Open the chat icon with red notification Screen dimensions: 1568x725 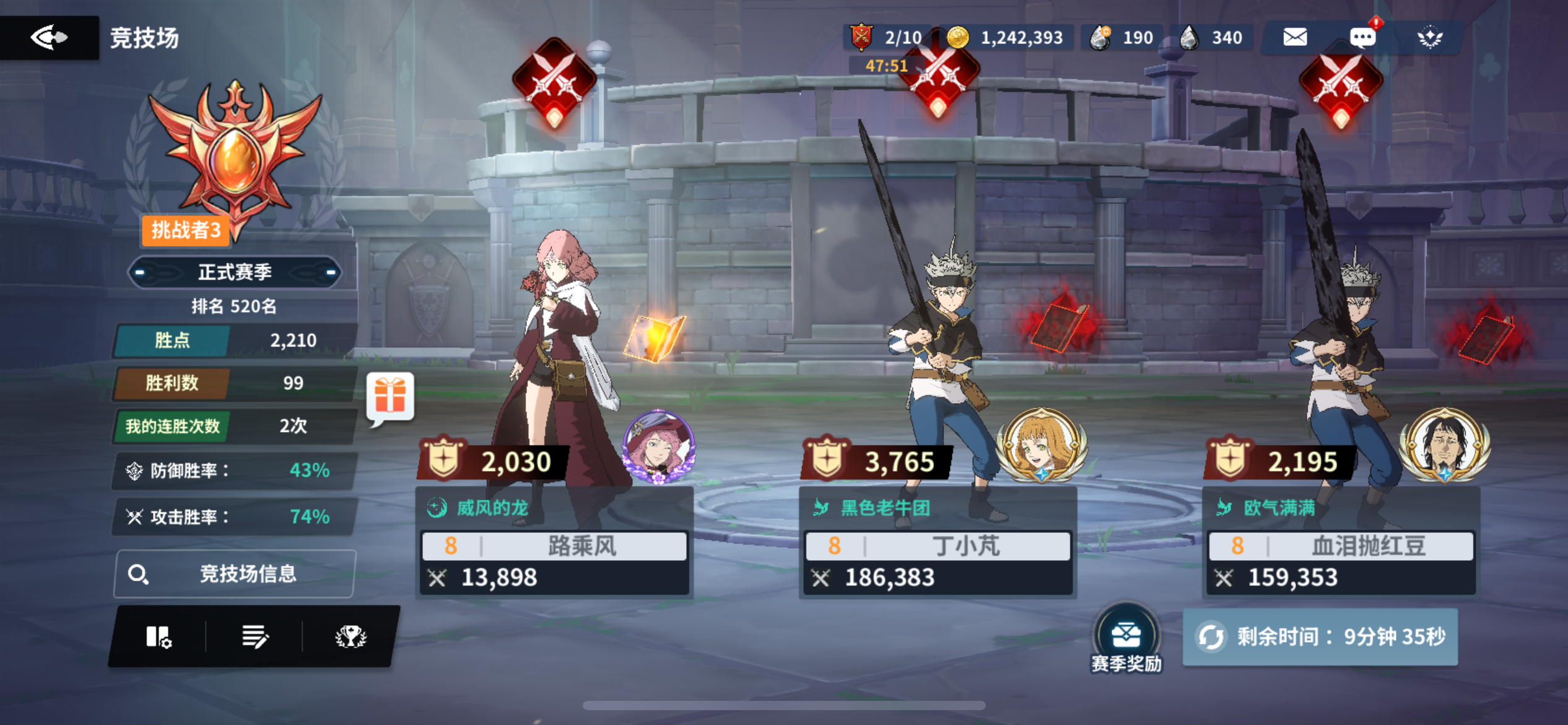[1362, 37]
